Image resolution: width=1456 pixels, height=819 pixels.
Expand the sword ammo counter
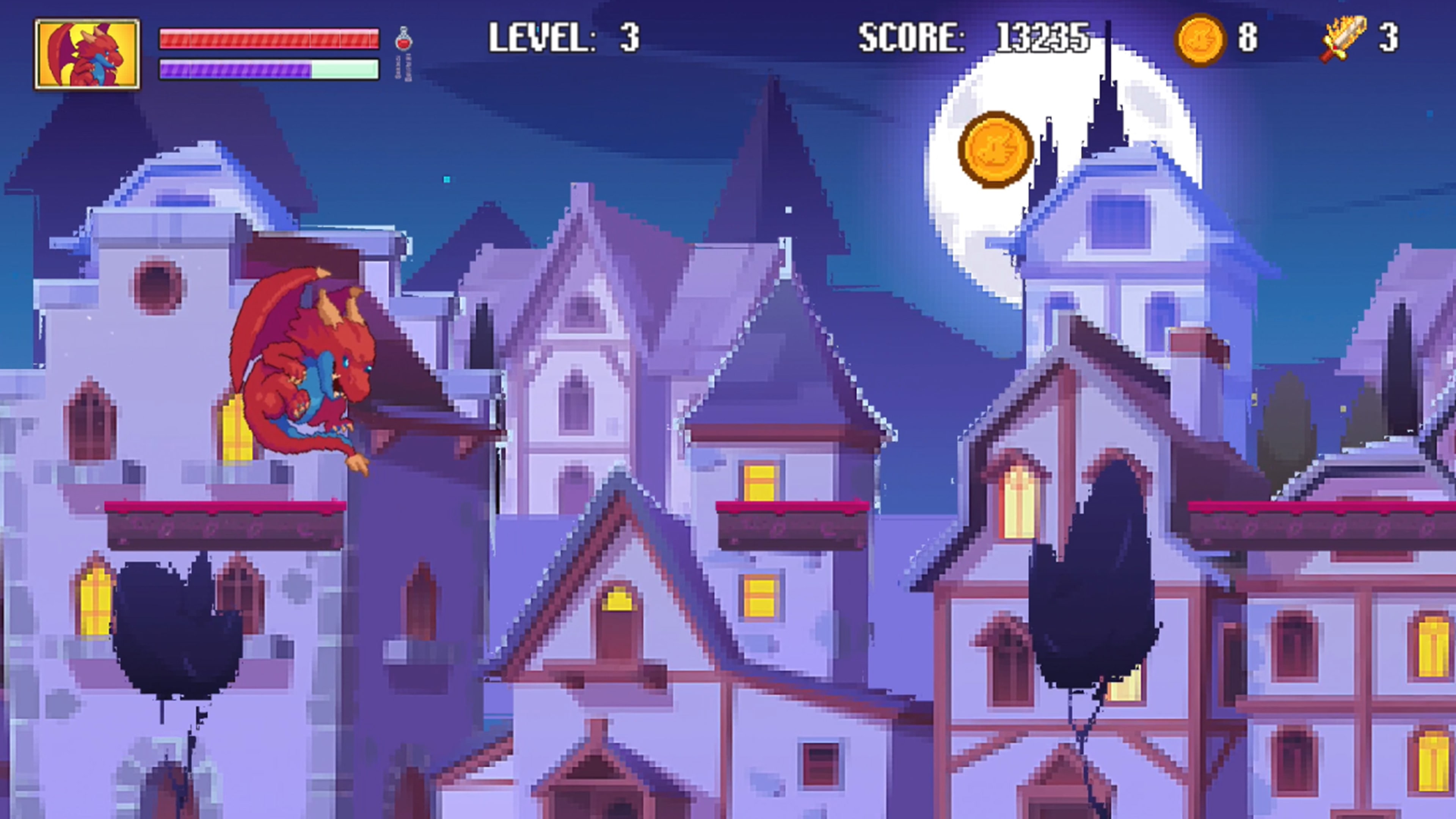tap(1388, 37)
